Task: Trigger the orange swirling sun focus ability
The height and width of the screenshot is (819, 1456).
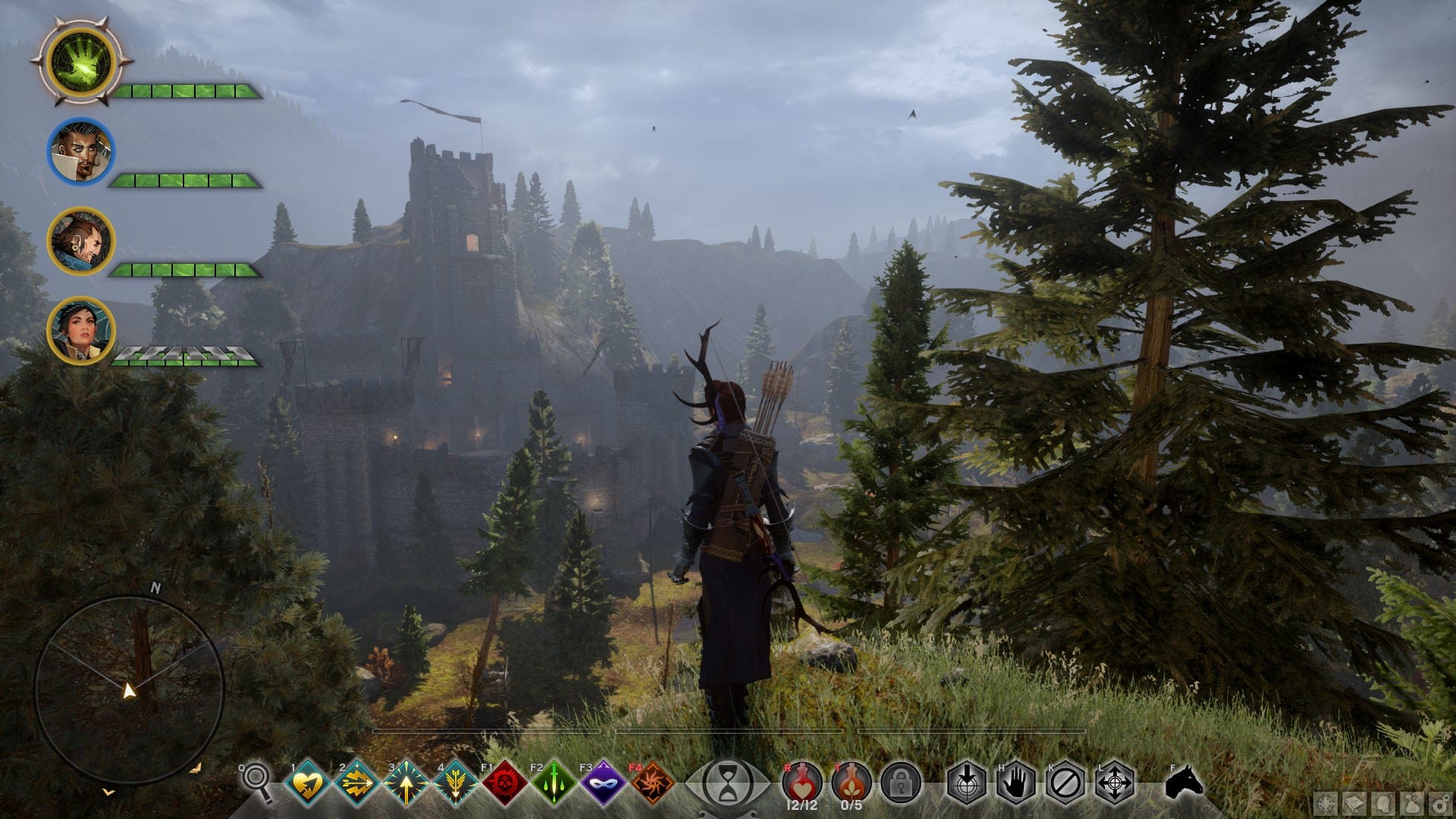Action: pyautogui.click(x=652, y=782)
